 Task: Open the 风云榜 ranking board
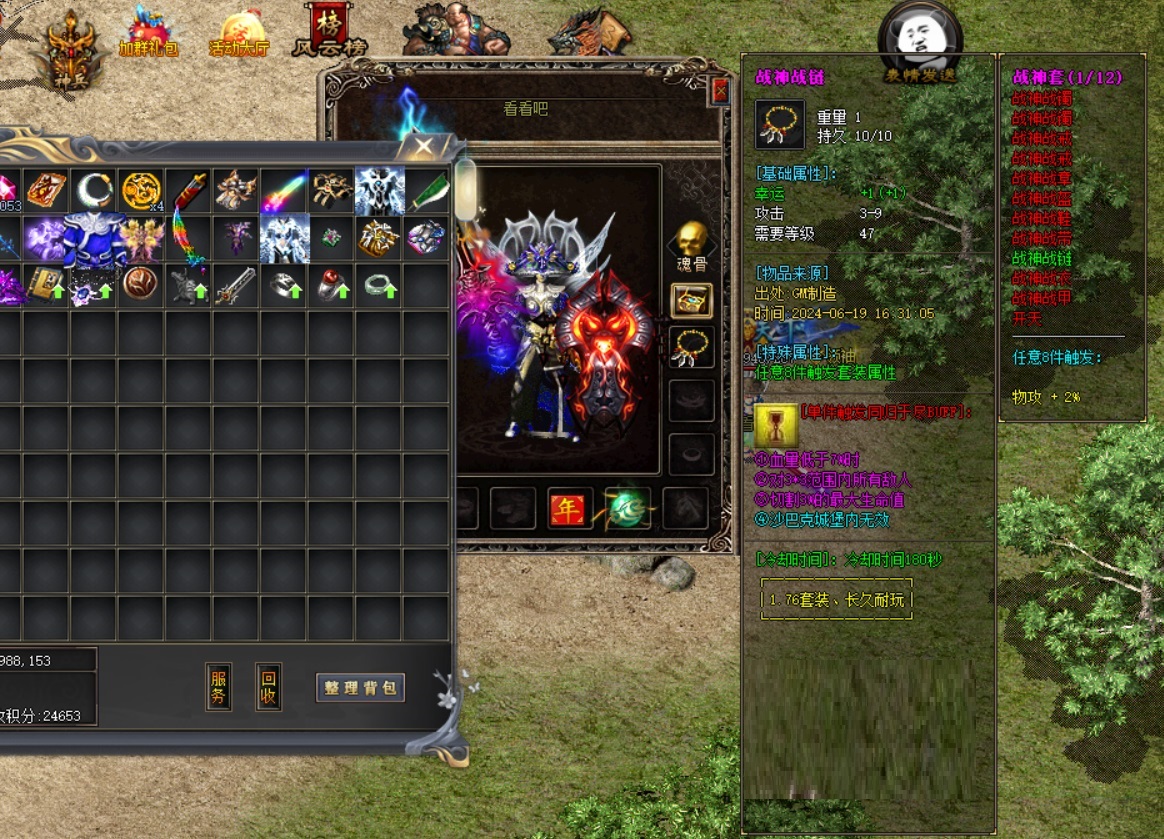click(x=329, y=30)
